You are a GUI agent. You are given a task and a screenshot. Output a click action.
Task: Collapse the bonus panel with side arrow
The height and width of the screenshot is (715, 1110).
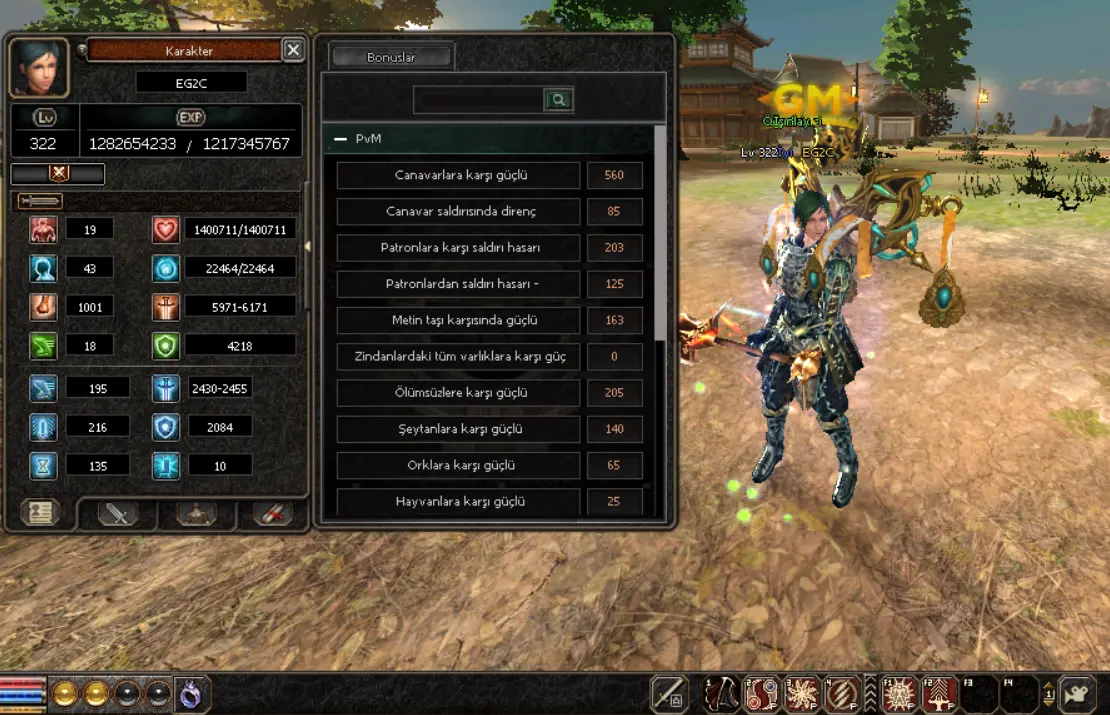[308, 246]
